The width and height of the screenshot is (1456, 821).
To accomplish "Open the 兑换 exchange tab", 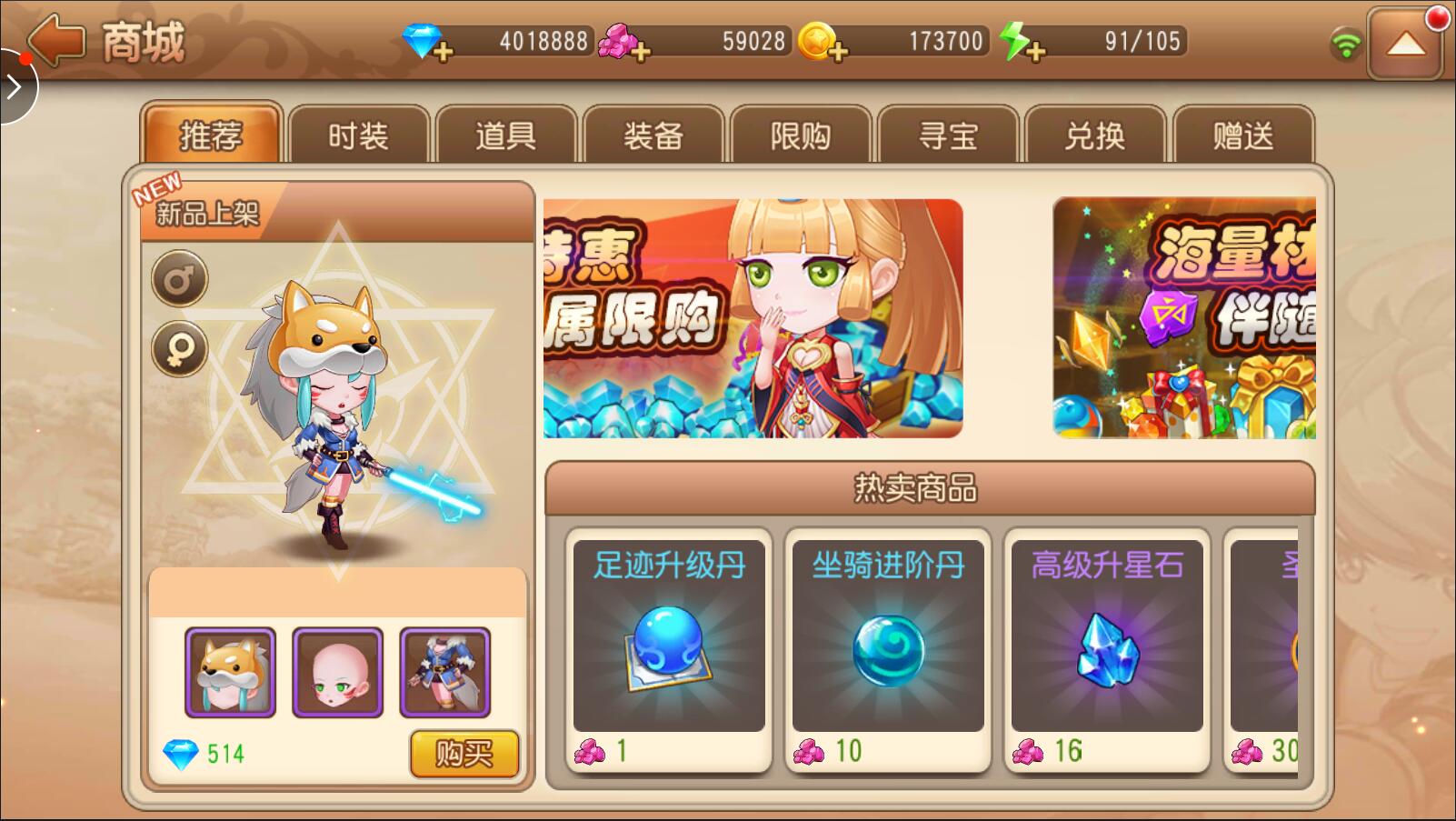I will [1096, 135].
